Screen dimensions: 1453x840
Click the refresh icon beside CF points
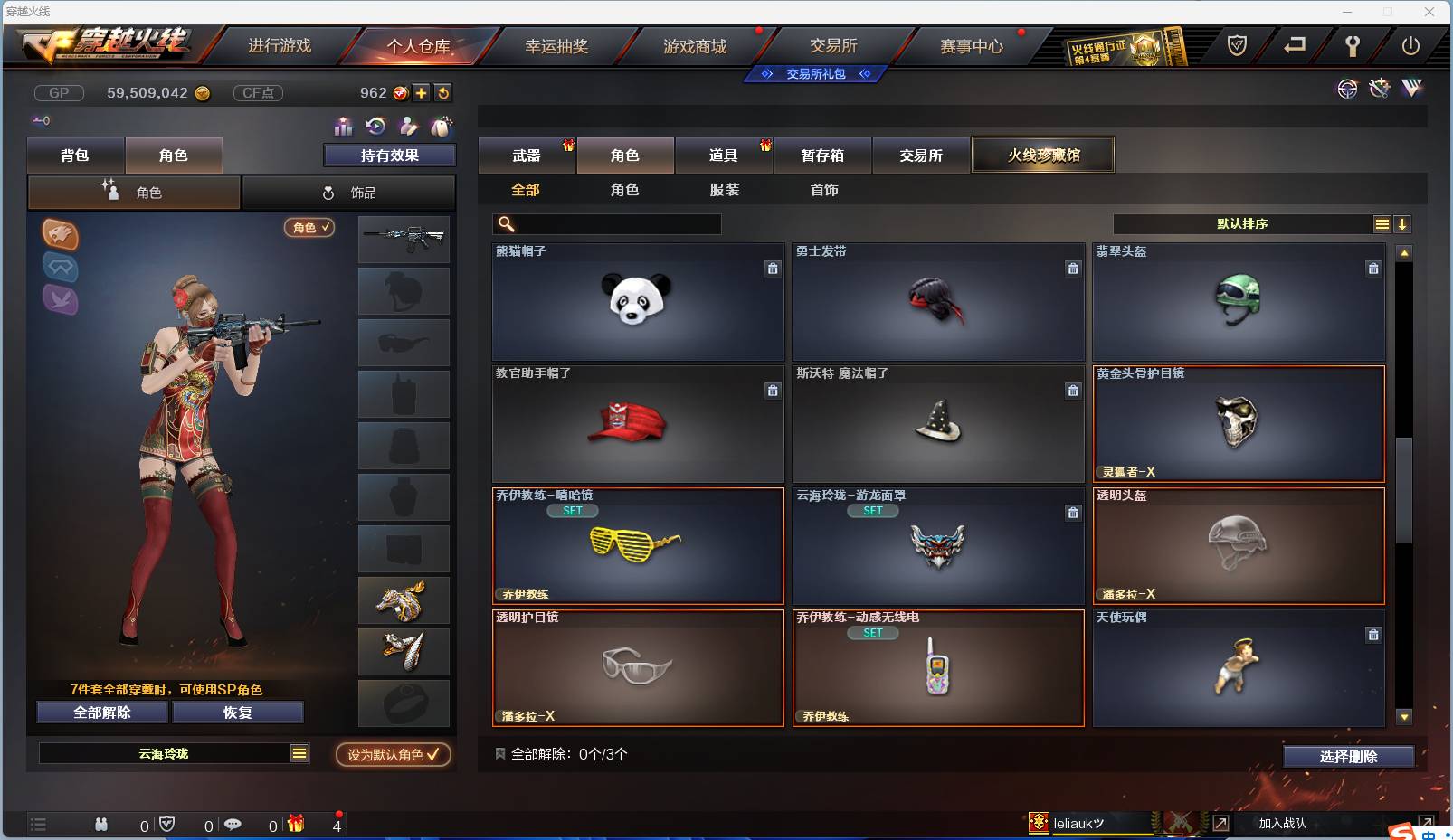pyautogui.click(x=443, y=92)
